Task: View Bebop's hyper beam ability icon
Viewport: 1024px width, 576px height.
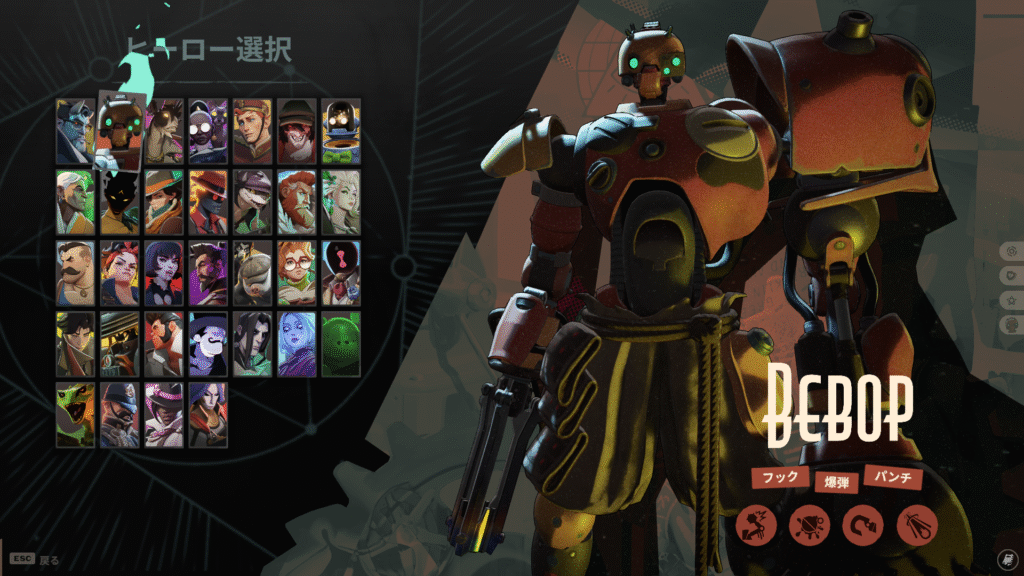Action: pos(916,525)
